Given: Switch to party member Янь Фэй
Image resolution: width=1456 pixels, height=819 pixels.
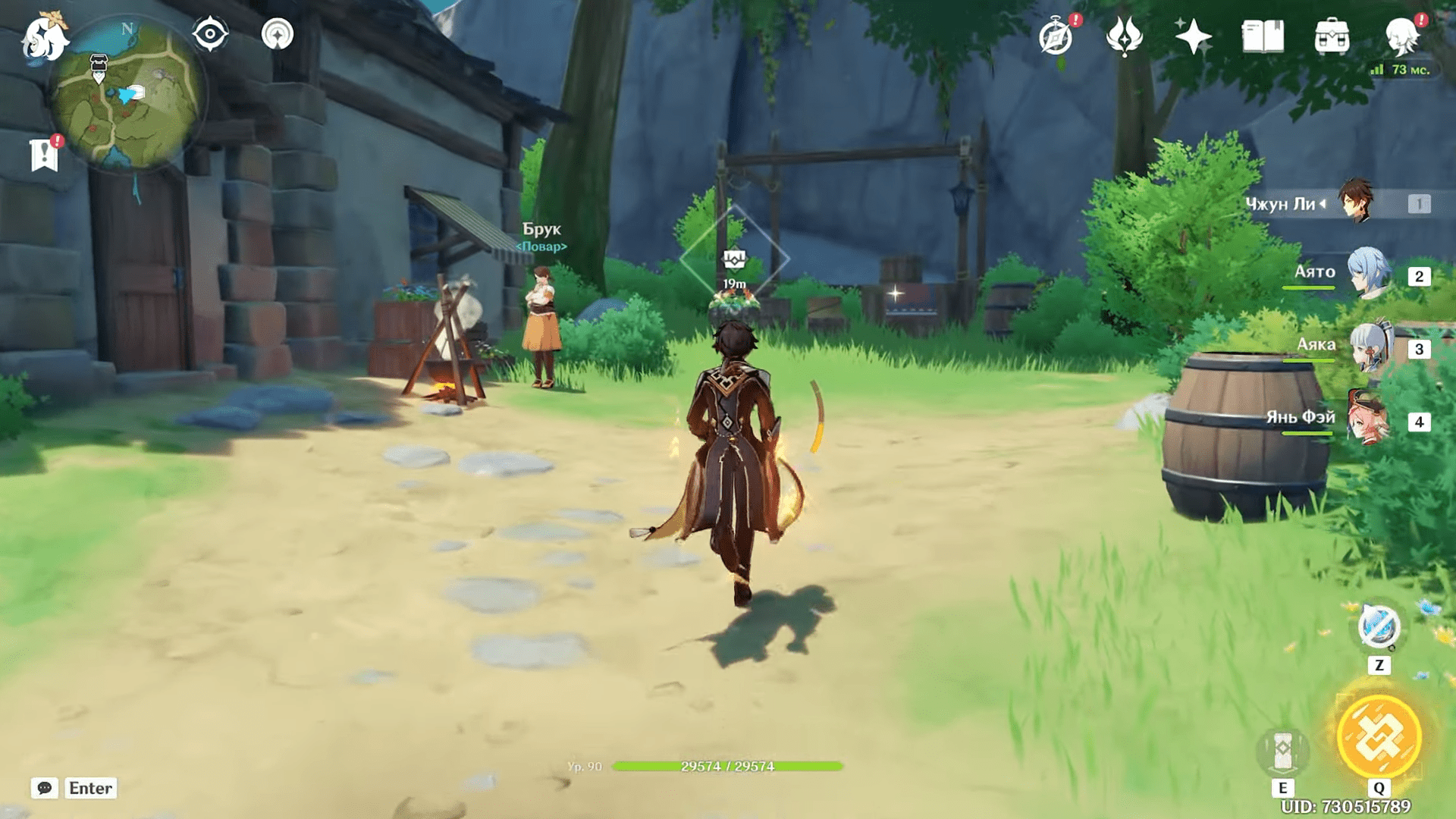Looking at the screenshot, I should coord(1369,419).
